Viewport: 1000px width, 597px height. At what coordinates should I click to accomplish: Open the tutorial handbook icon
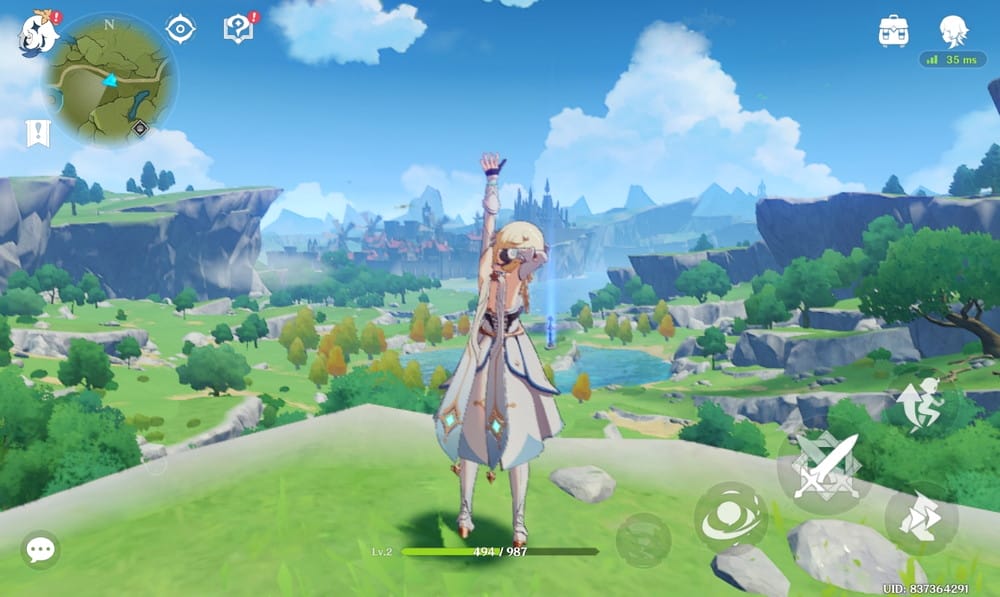click(x=239, y=30)
